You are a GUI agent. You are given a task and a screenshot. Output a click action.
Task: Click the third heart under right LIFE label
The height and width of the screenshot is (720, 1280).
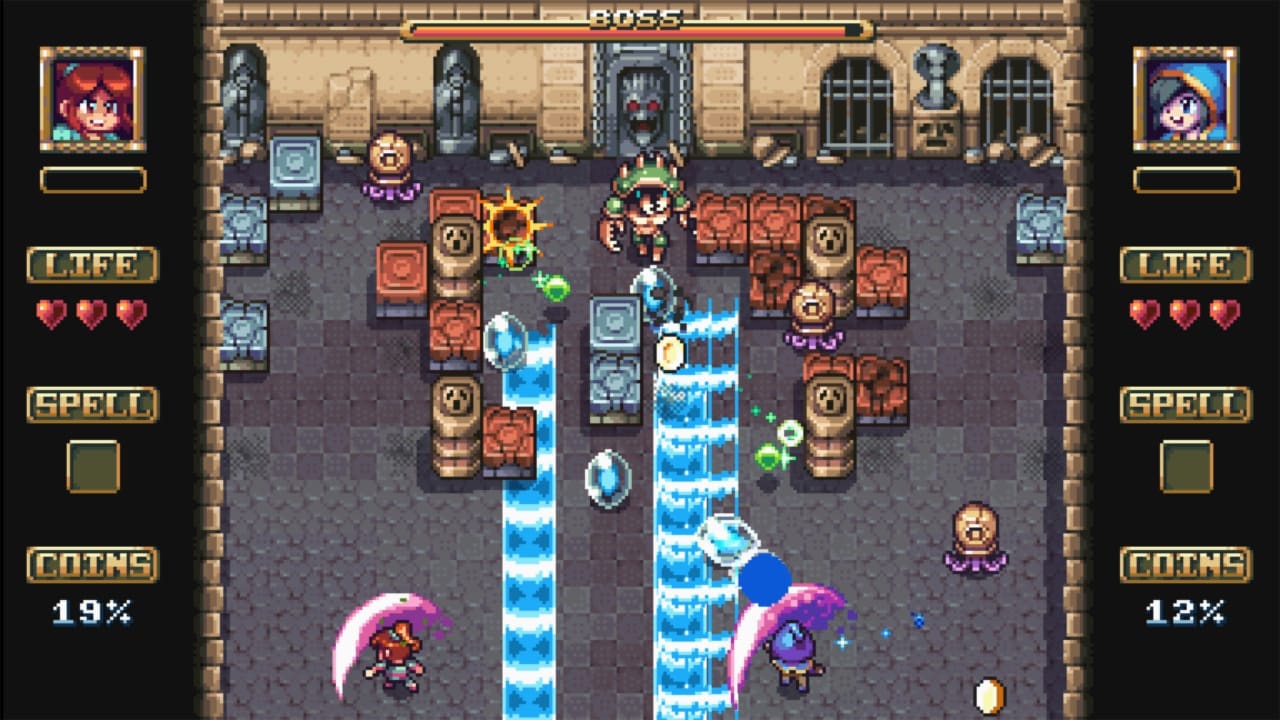[1224, 313]
